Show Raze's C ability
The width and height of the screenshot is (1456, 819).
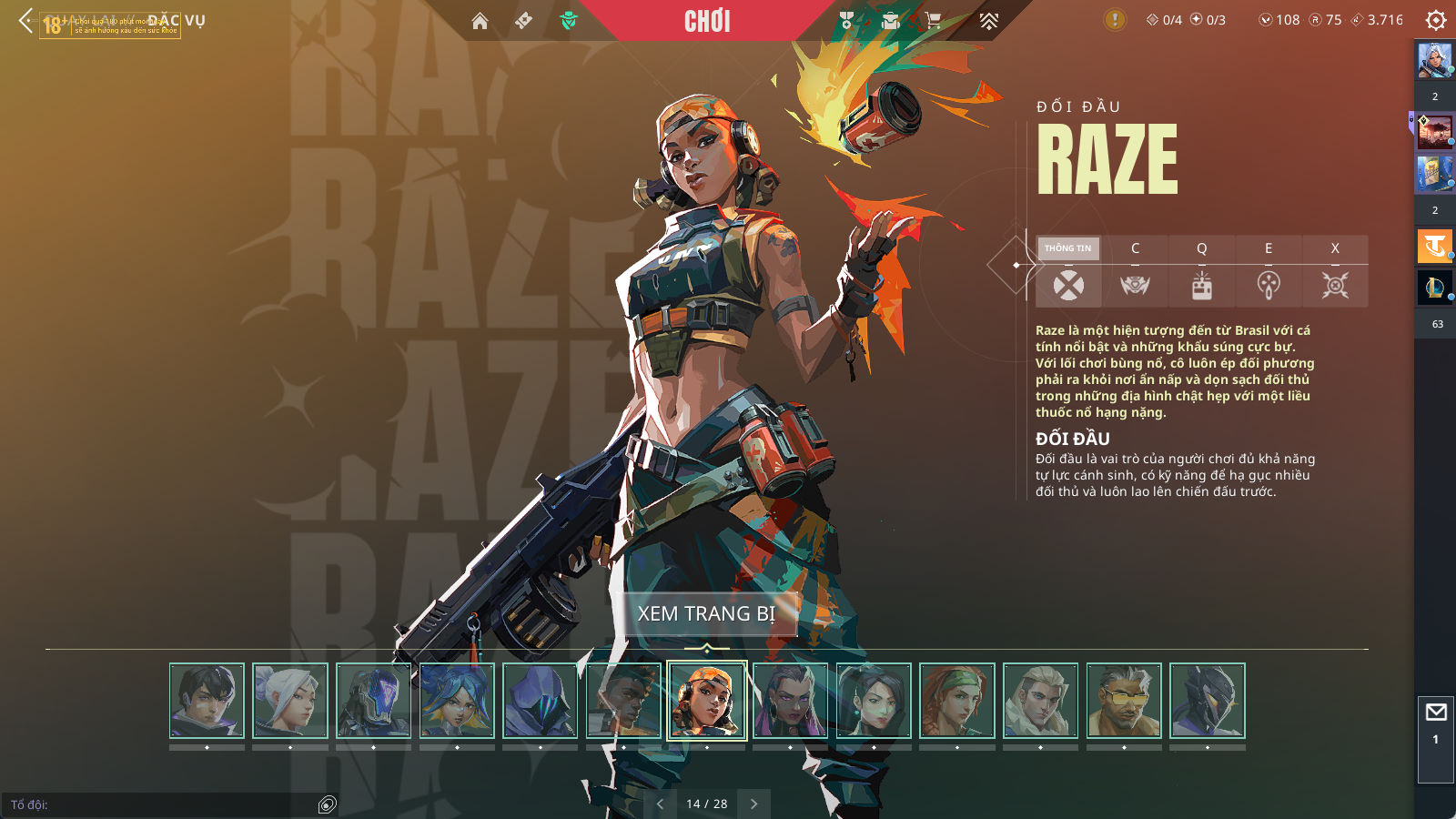click(1135, 271)
